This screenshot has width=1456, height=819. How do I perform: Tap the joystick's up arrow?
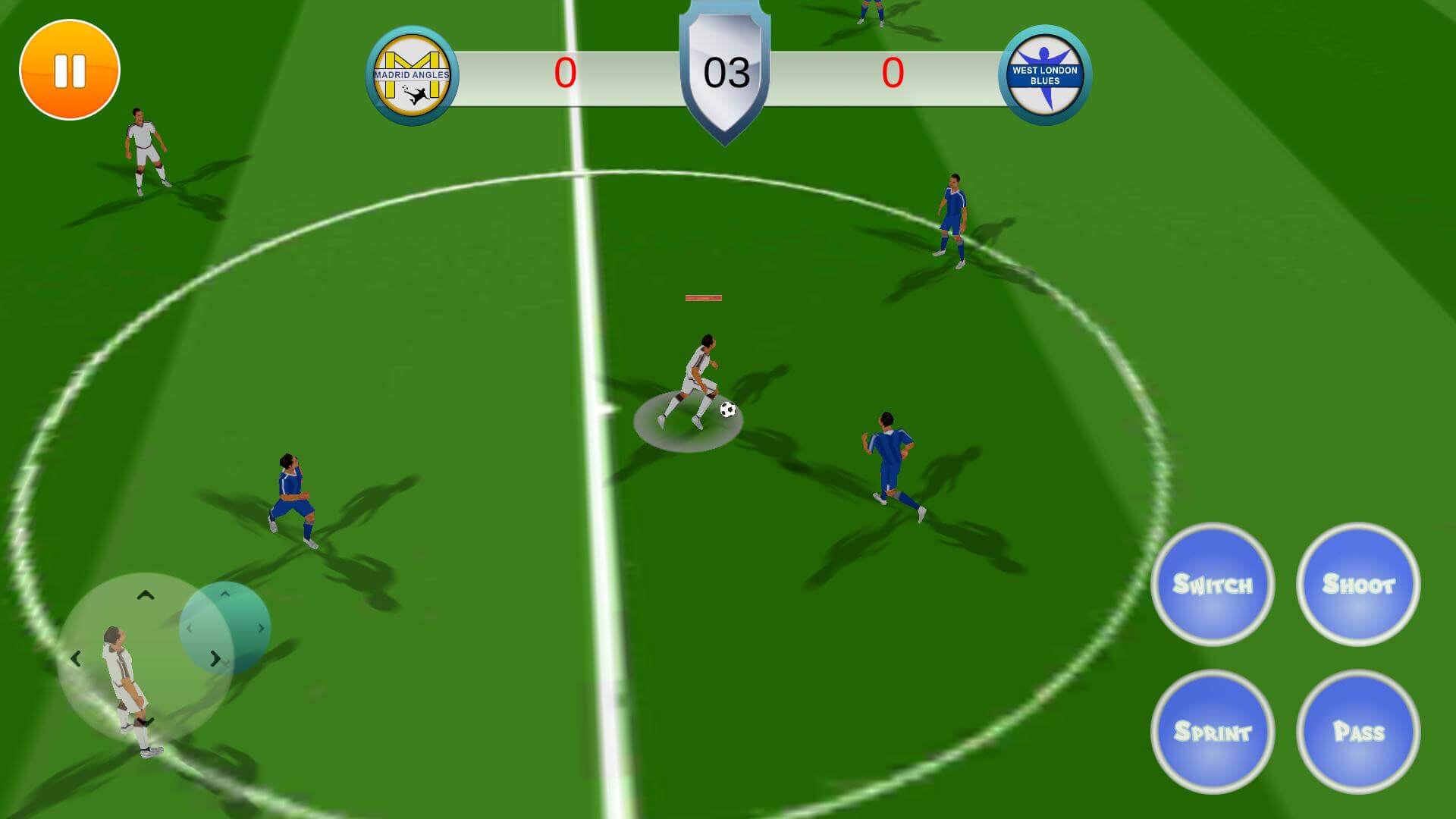click(x=146, y=596)
